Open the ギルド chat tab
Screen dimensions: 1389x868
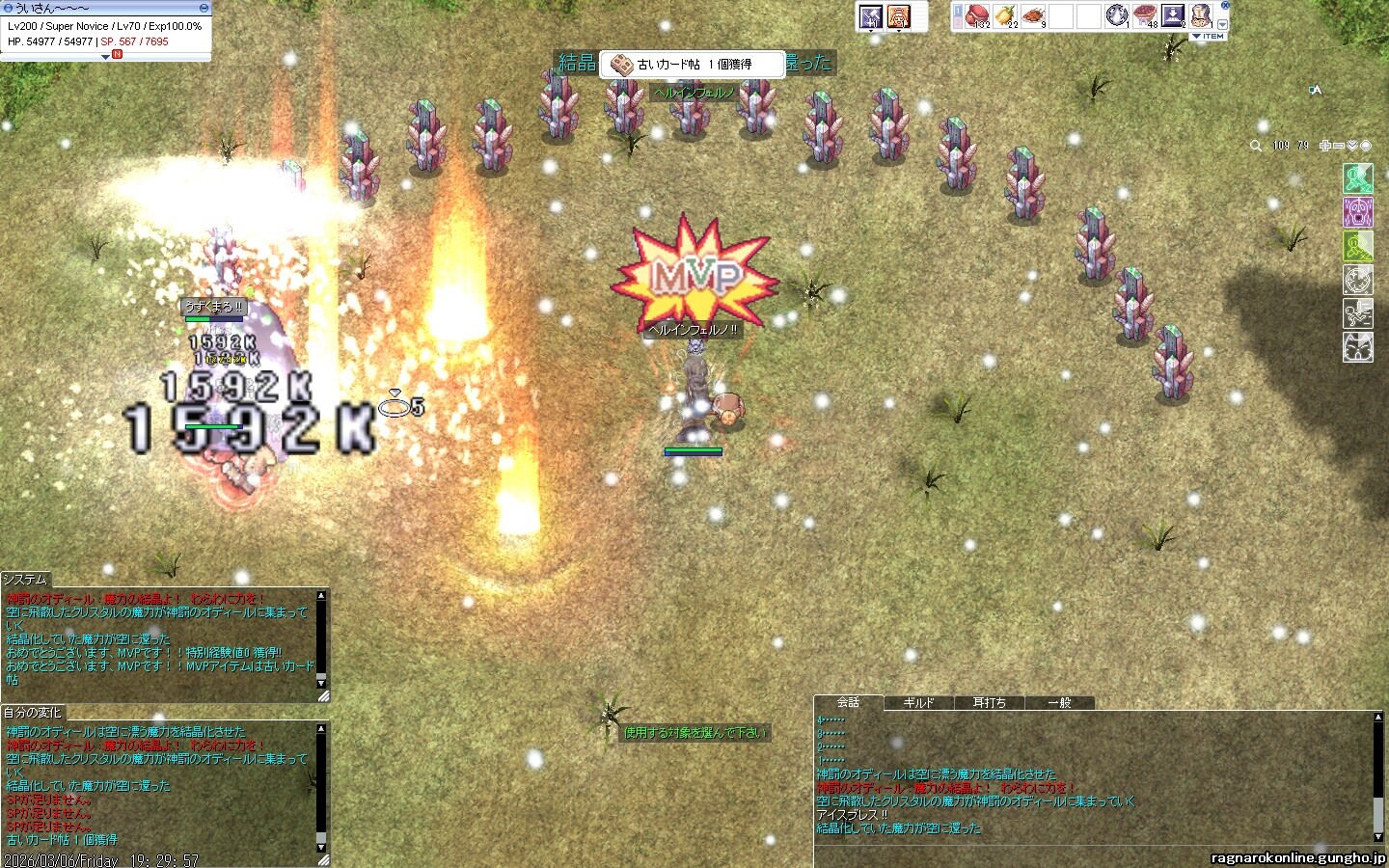[x=918, y=703]
